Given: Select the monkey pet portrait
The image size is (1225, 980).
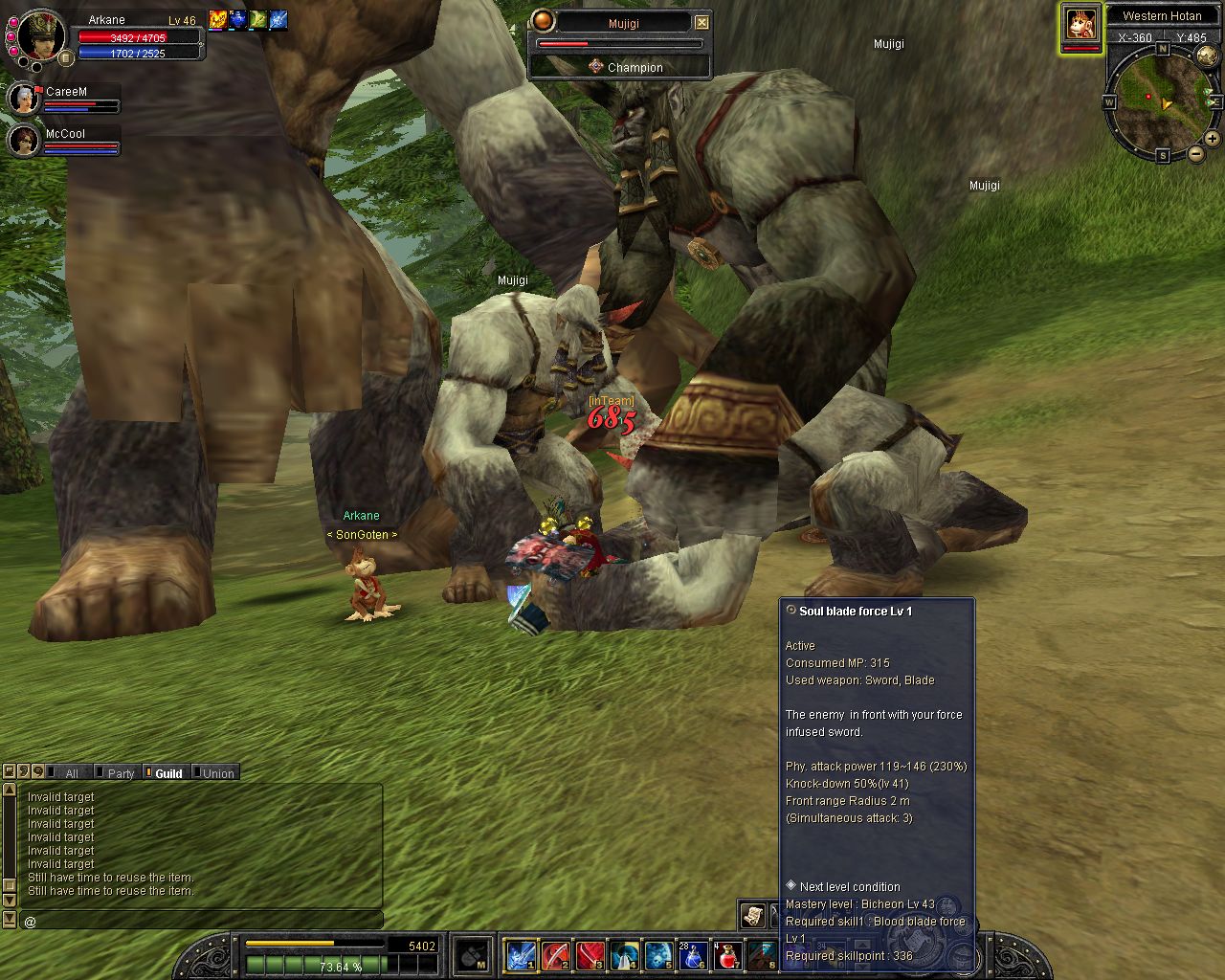Looking at the screenshot, I should pos(1080,23).
